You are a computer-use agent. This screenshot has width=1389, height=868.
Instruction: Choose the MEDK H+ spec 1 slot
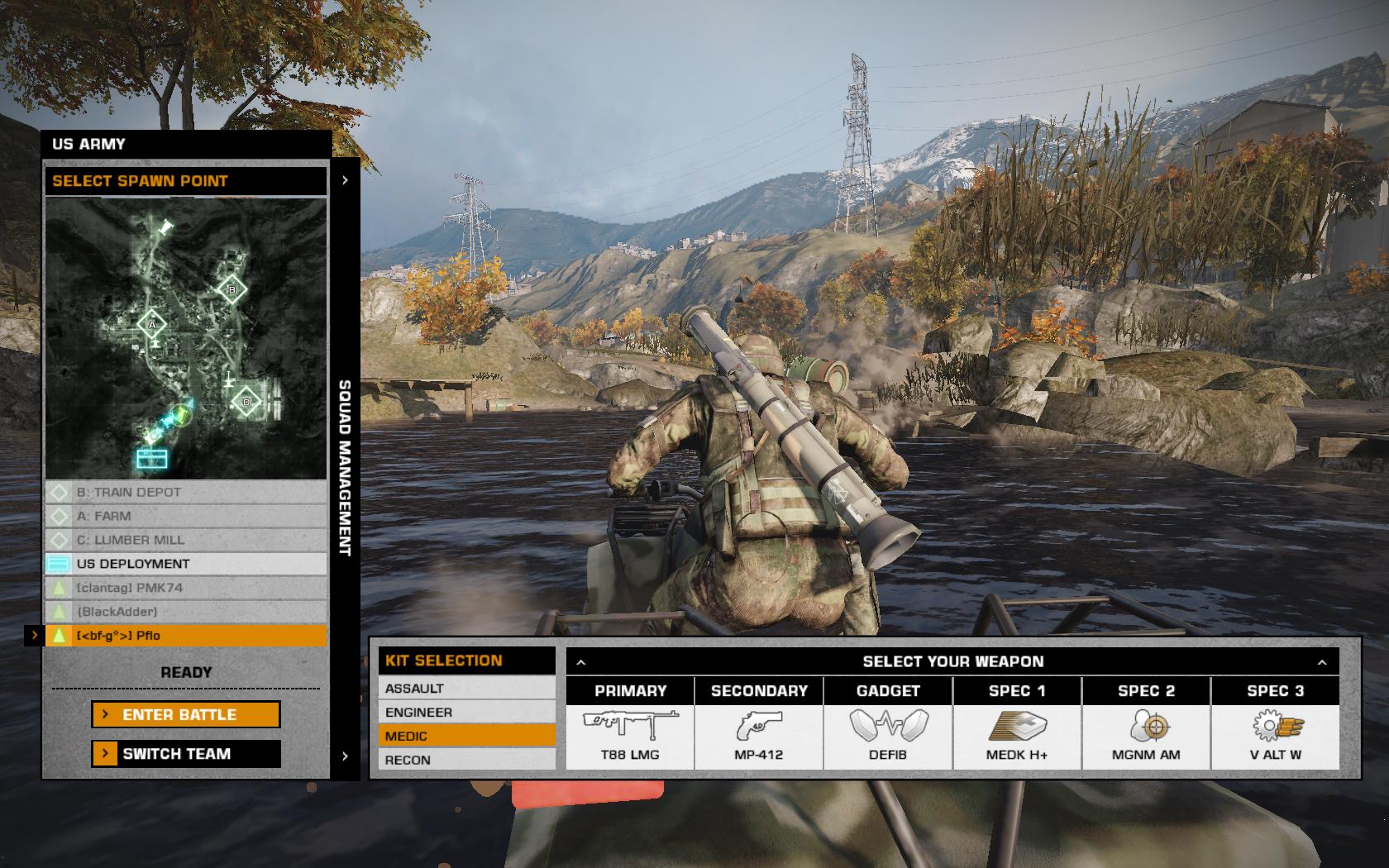tap(1017, 735)
